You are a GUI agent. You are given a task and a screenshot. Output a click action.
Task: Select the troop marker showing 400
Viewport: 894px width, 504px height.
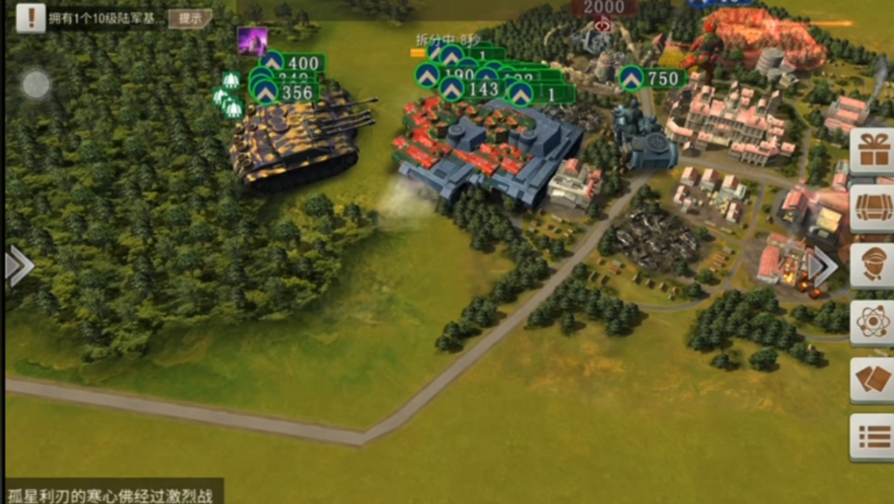(x=293, y=63)
